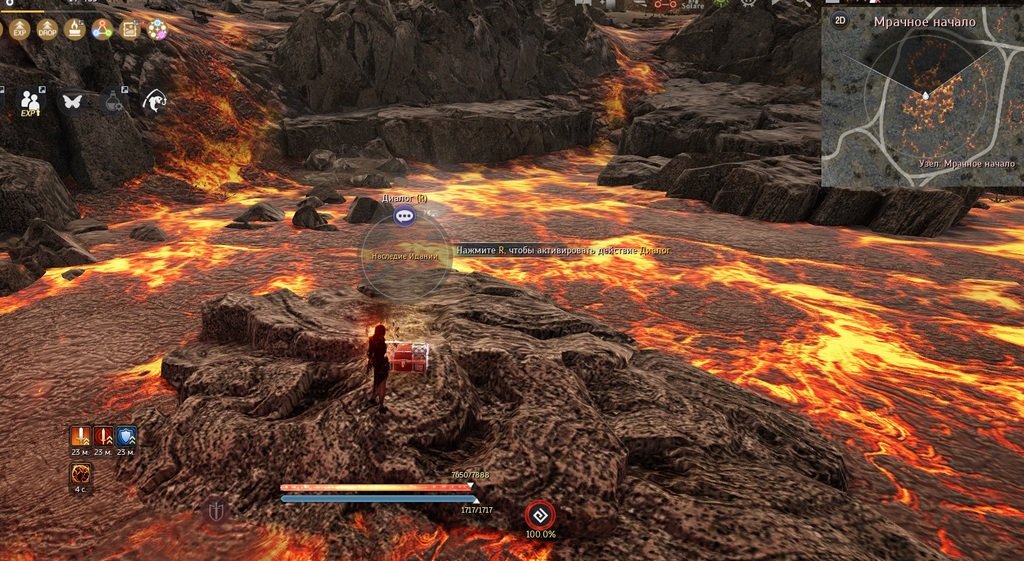Image resolution: width=1024 pixels, height=561 pixels.
Task: Click the dialog speech bubble icon
Action: [x=404, y=215]
